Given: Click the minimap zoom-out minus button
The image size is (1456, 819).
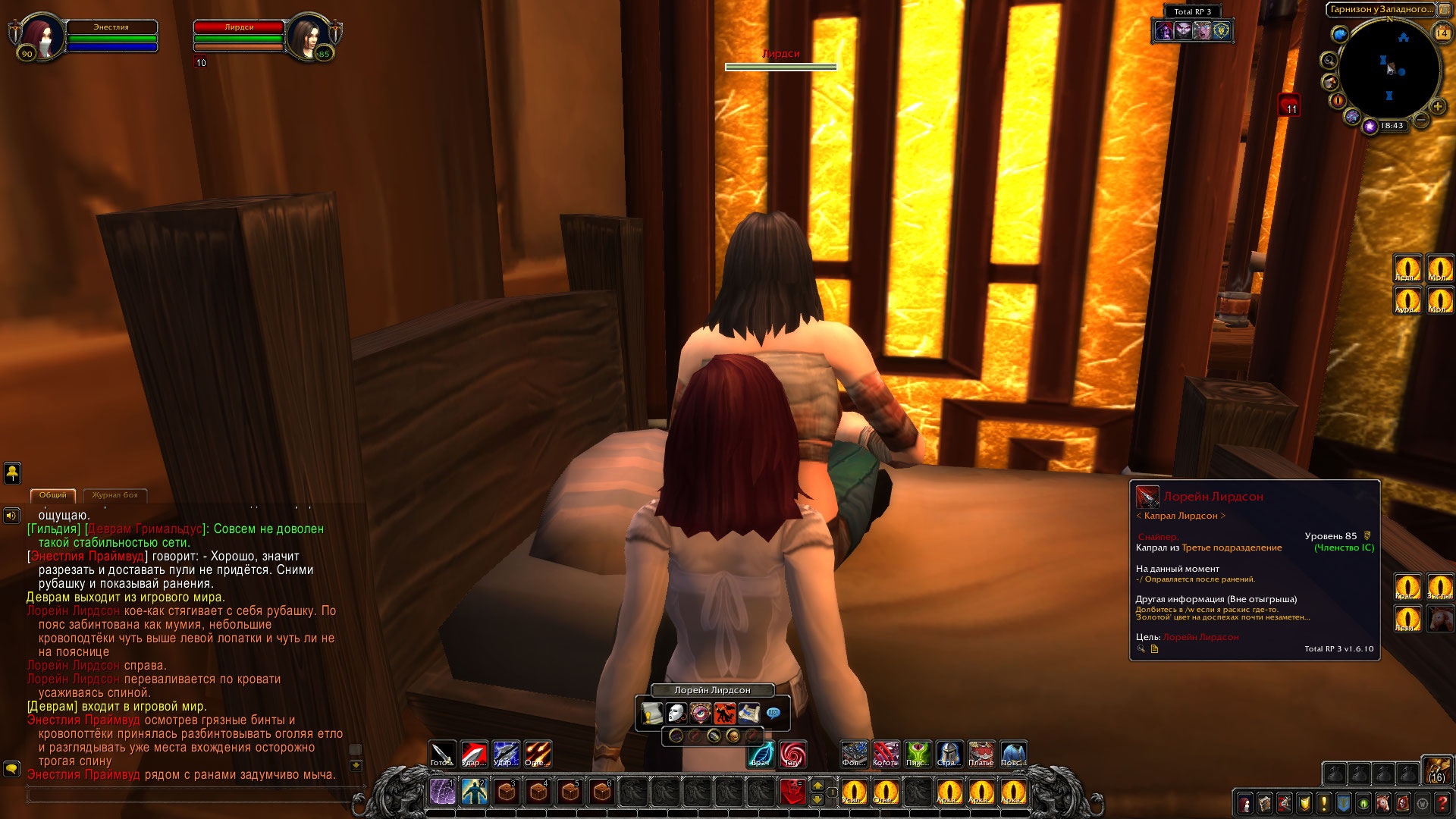Looking at the screenshot, I should [x=1421, y=120].
